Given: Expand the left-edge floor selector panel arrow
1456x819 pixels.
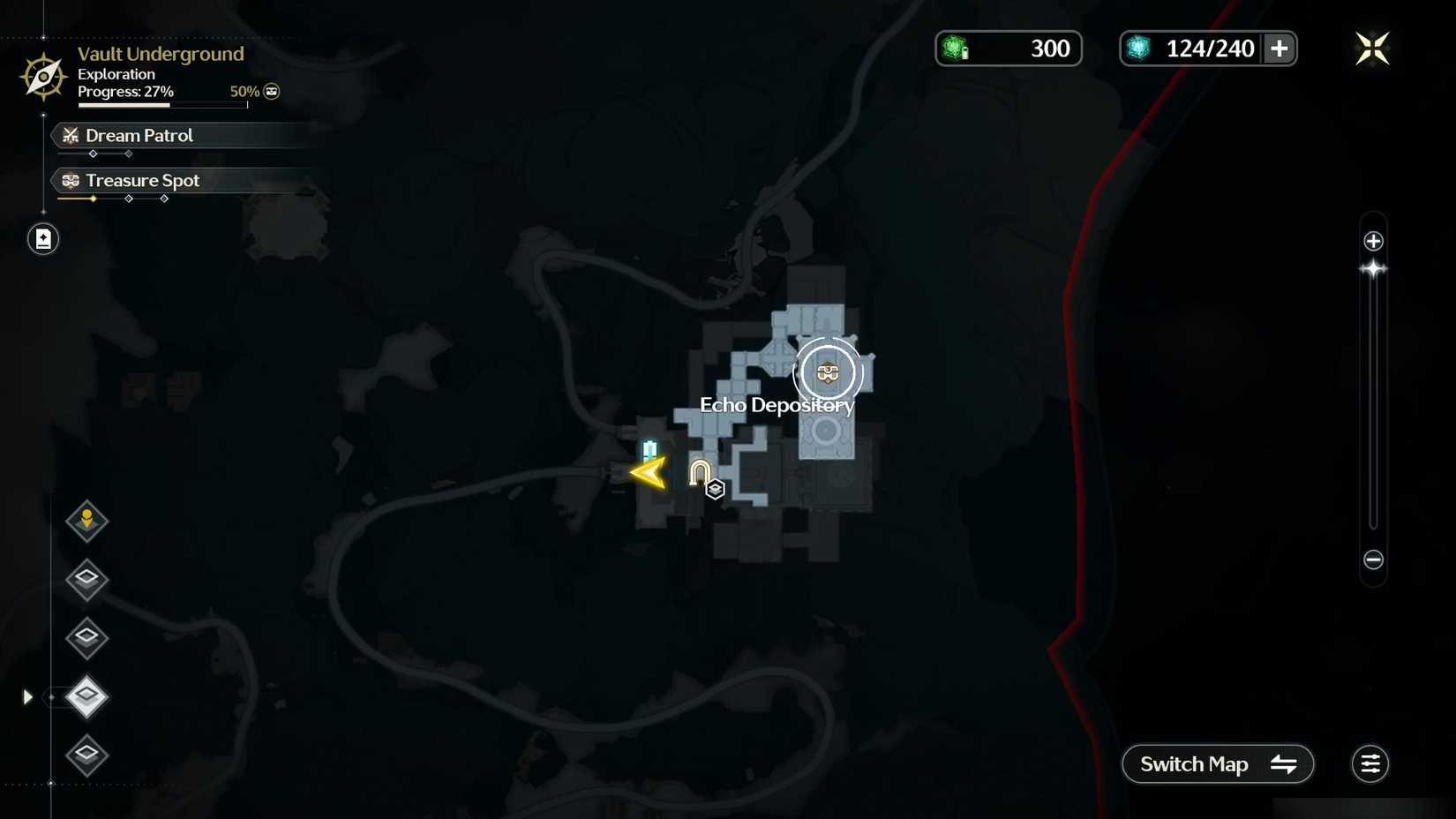Looking at the screenshot, I should pos(26,696).
